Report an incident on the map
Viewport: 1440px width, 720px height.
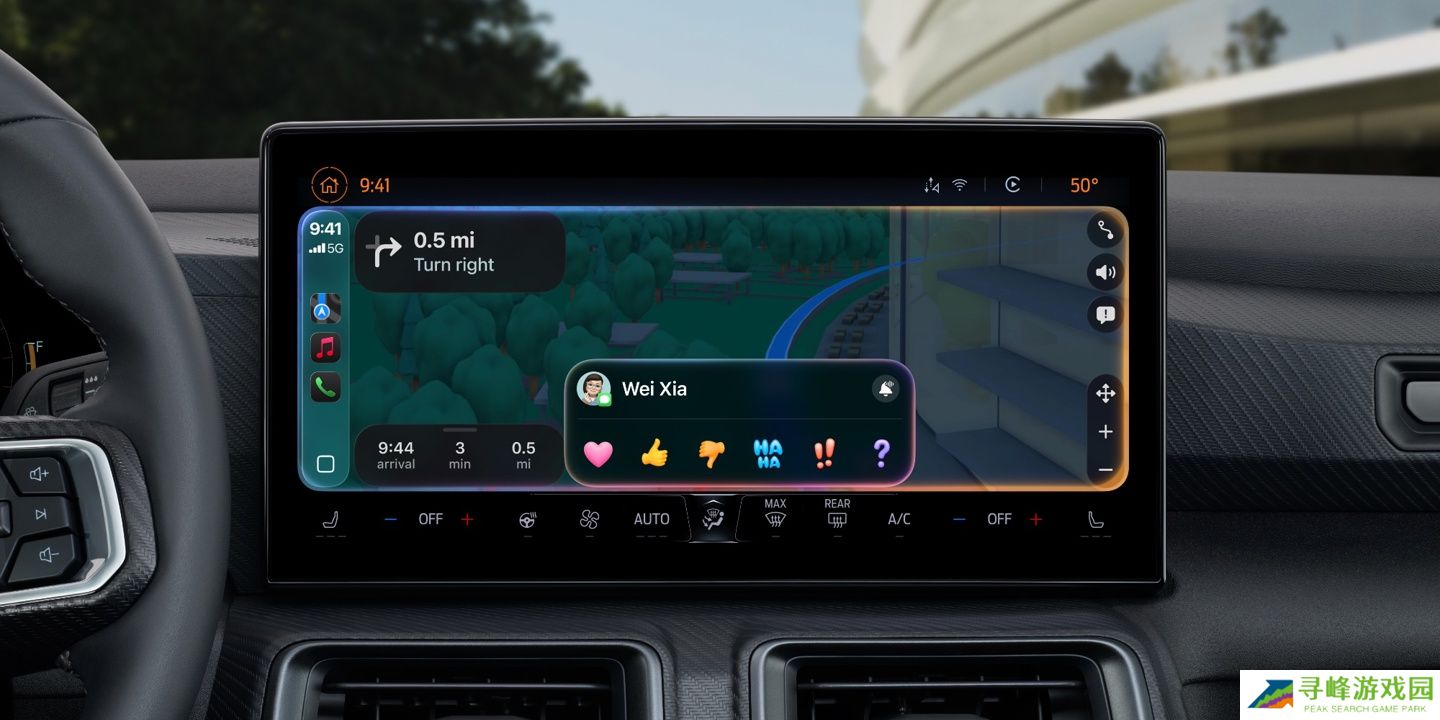tap(1105, 315)
